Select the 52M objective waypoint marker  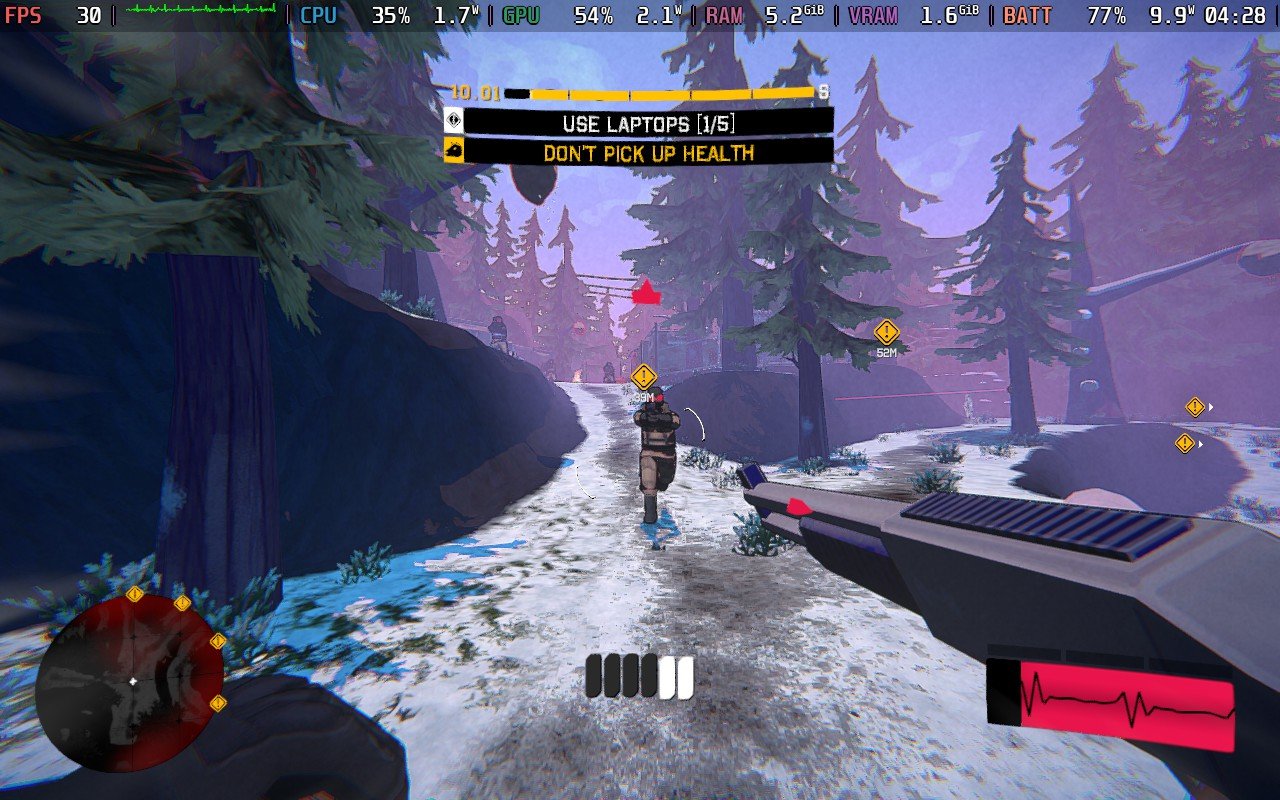coord(886,332)
